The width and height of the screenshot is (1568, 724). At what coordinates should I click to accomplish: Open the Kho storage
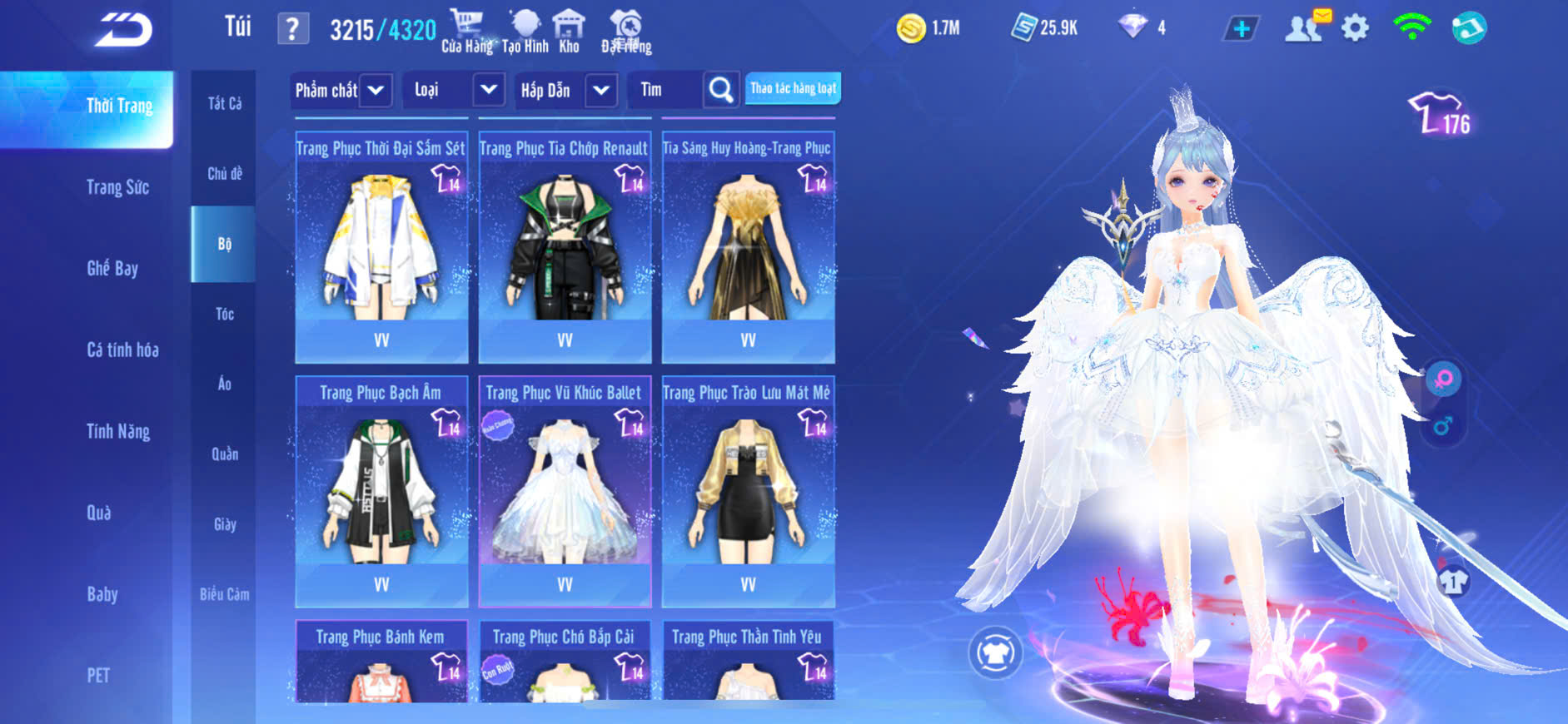point(569,32)
